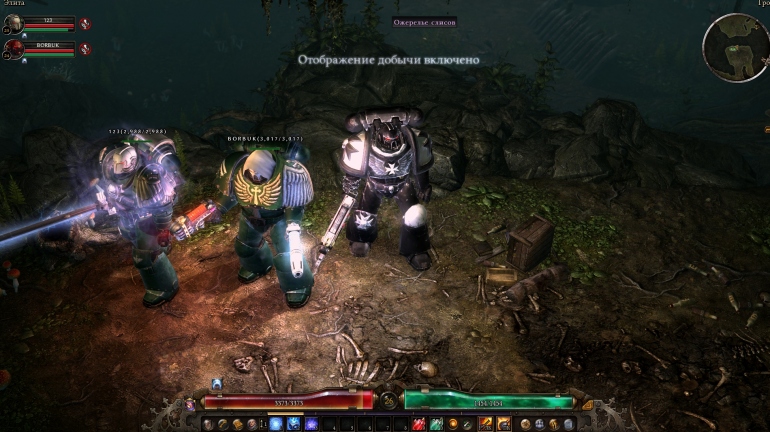Click the red health potion slot
Image resolution: width=770 pixels, height=432 pixels.
pyautogui.click(x=421, y=424)
